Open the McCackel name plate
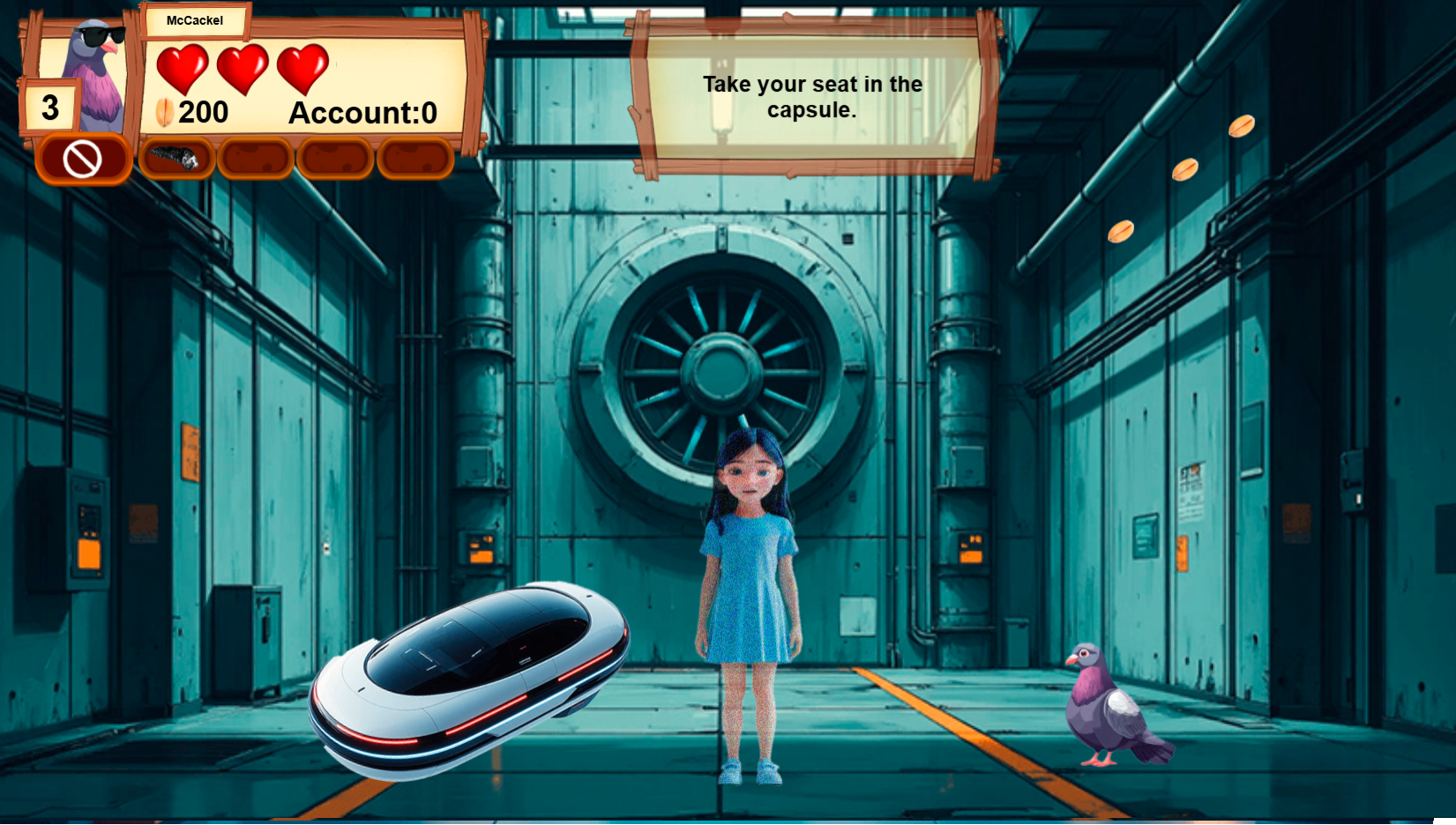This screenshot has height=825, width=1456. point(196,21)
